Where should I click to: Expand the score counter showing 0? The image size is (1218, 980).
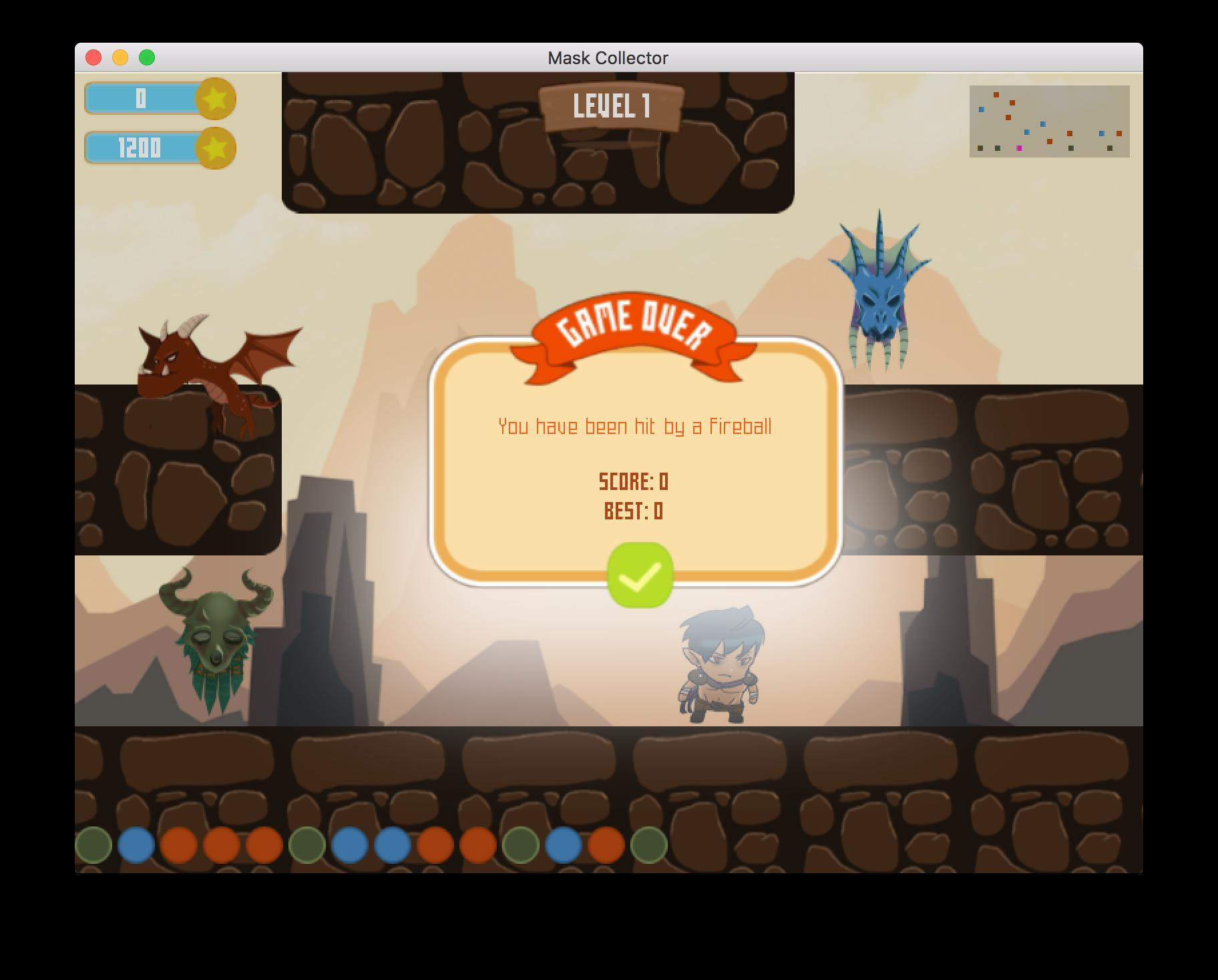click(140, 99)
